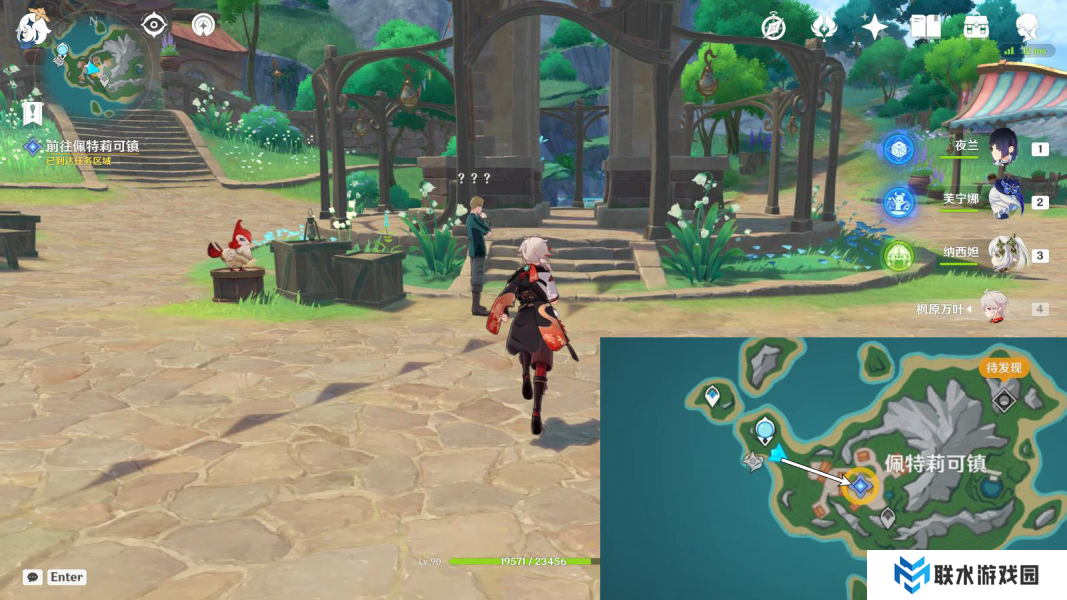Click the 联水游戏园 watermark logo
Screen dimensions: 1067x600
966,575
